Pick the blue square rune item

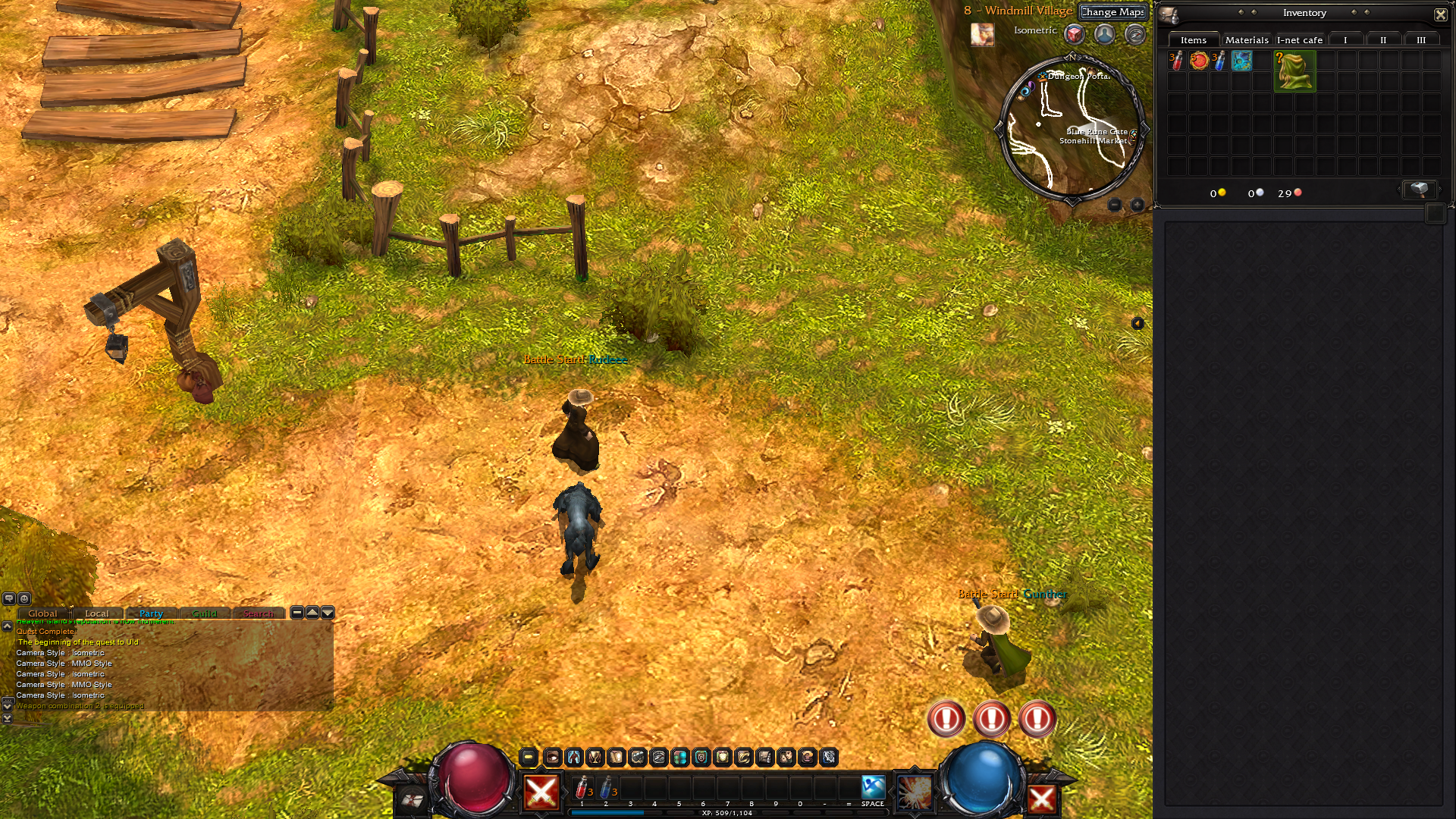click(1241, 61)
